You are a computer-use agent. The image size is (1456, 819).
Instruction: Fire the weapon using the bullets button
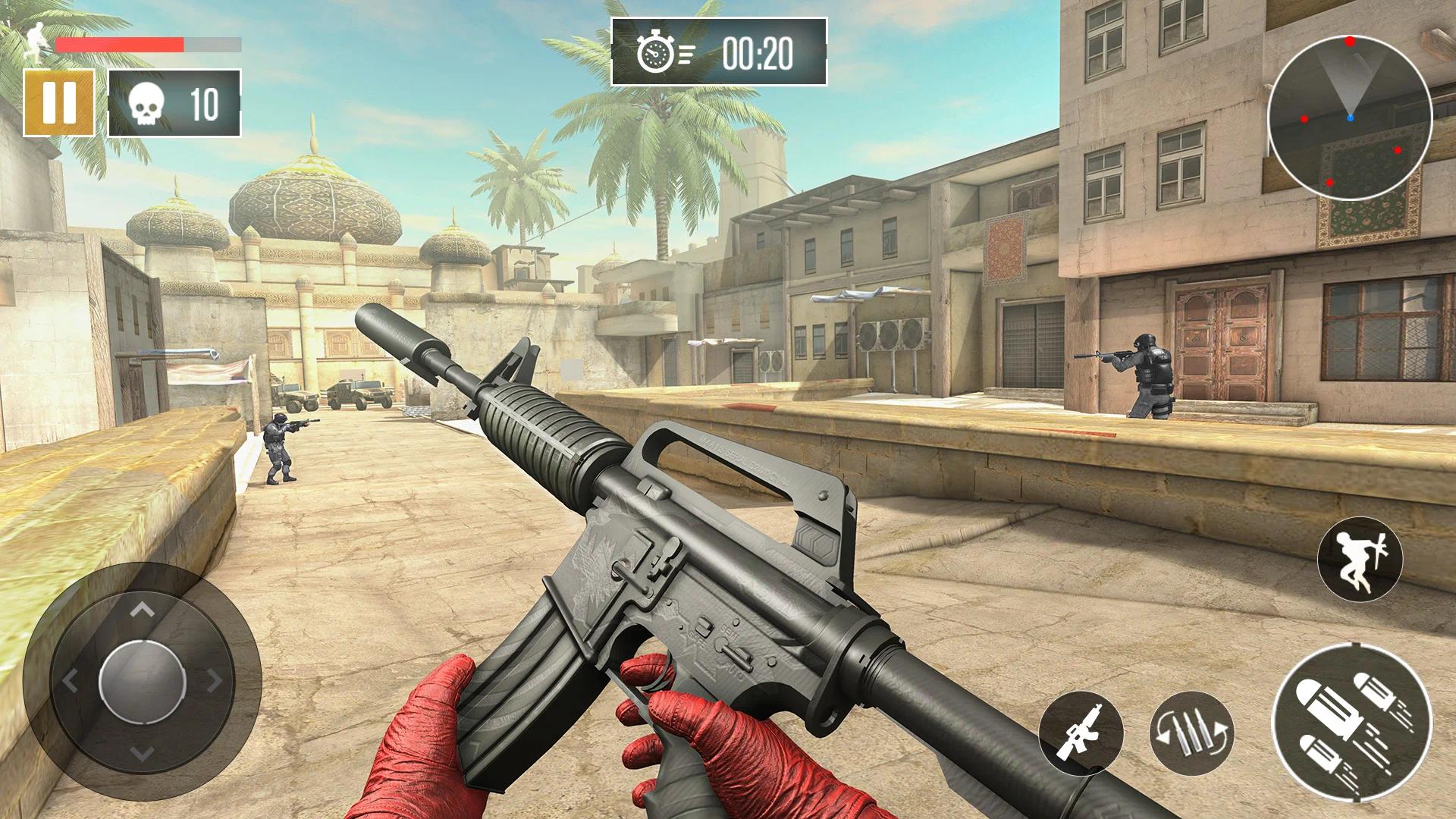tap(1351, 722)
